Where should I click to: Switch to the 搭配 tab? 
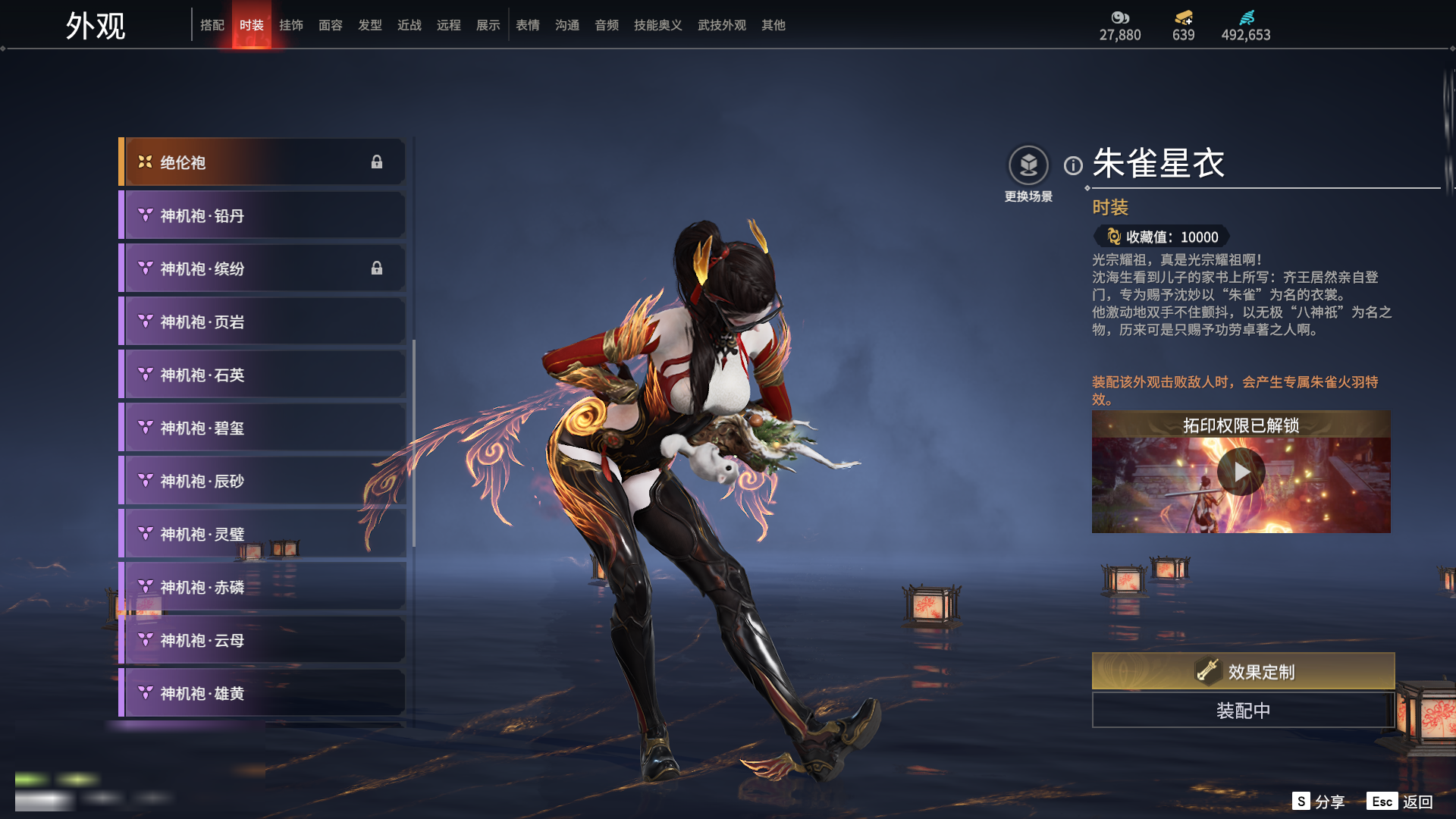212,25
